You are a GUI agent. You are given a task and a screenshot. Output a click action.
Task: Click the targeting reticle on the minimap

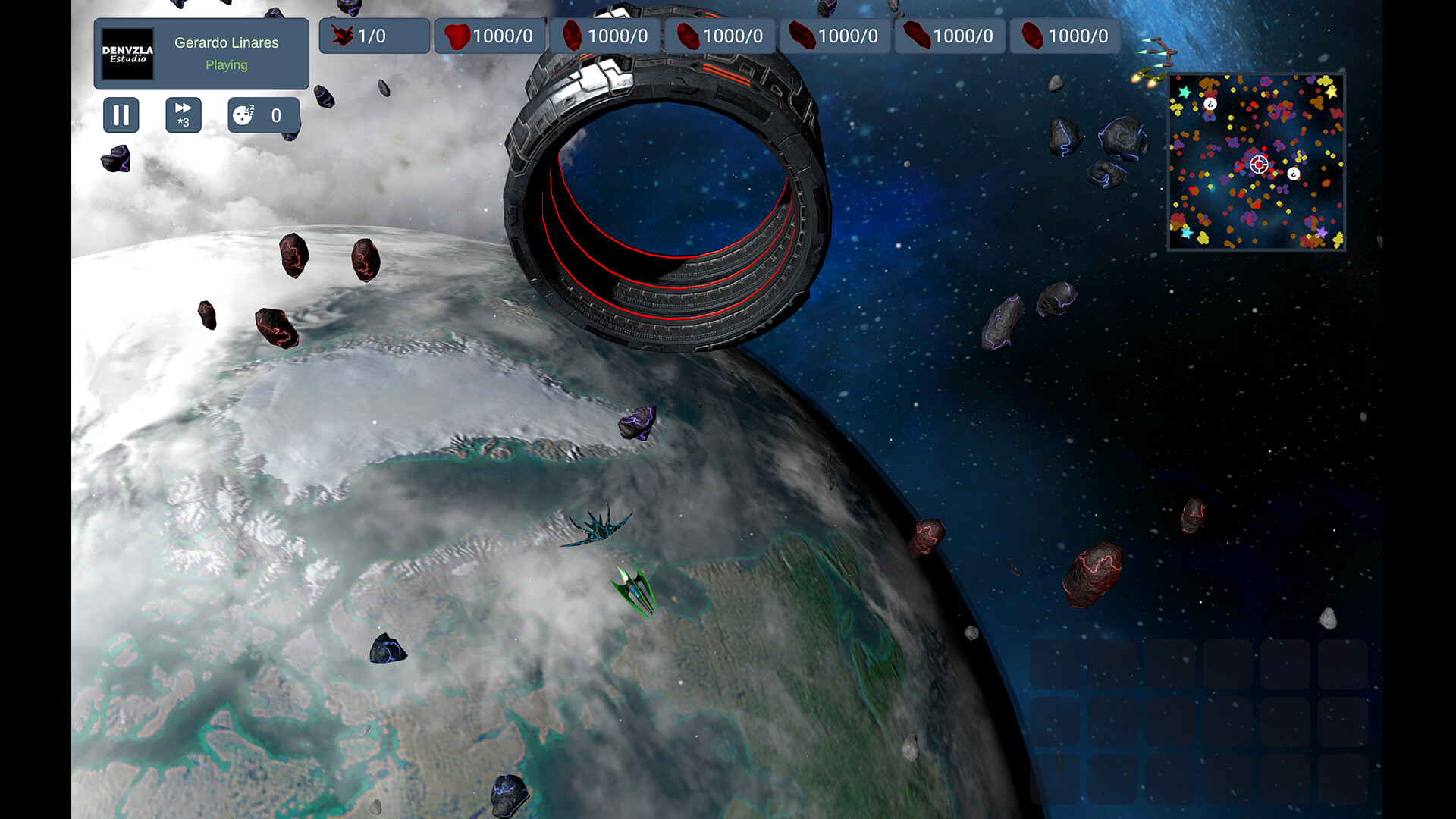(x=1259, y=165)
